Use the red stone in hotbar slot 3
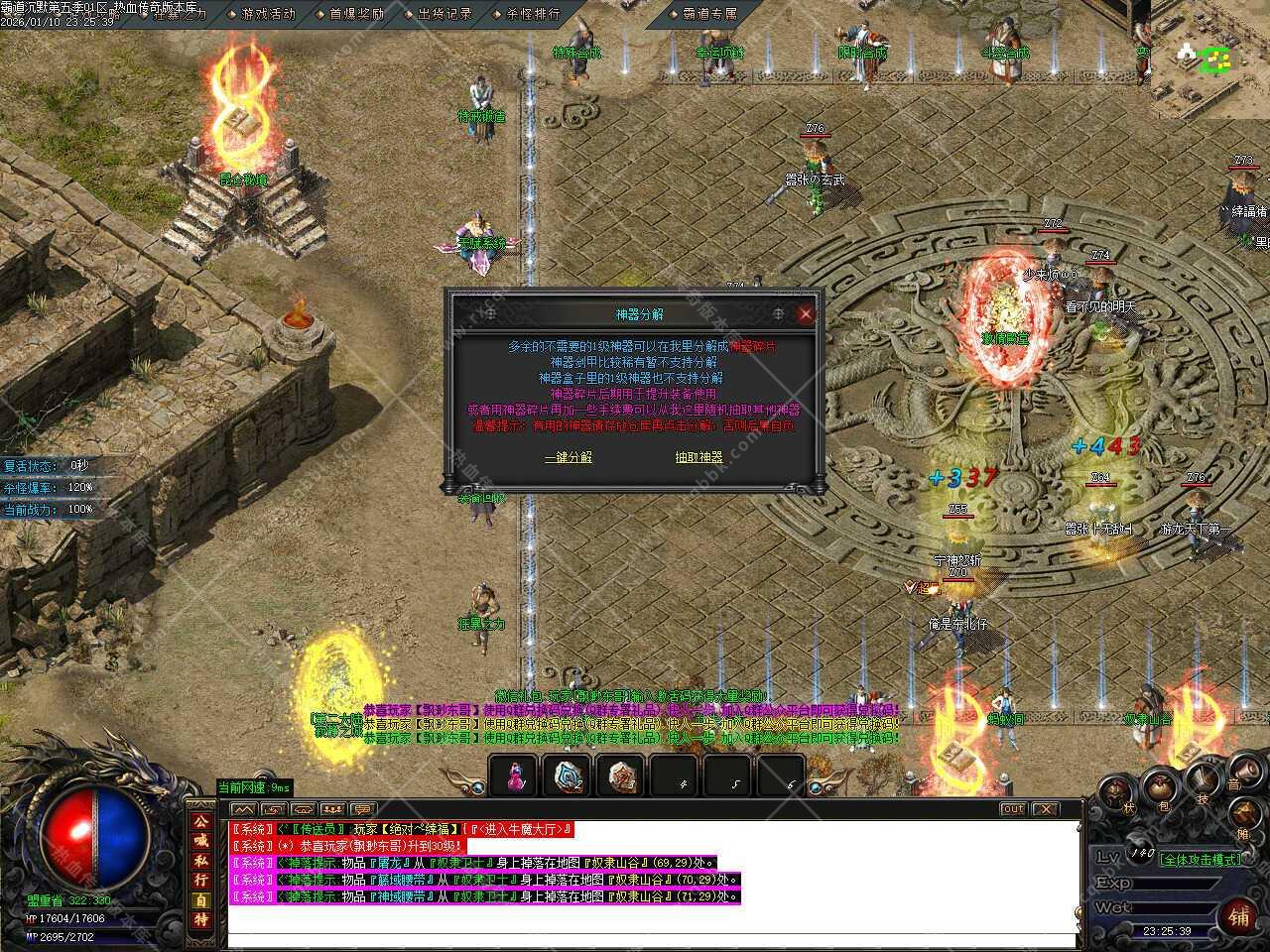This screenshot has width=1270, height=952. click(622, 776)
